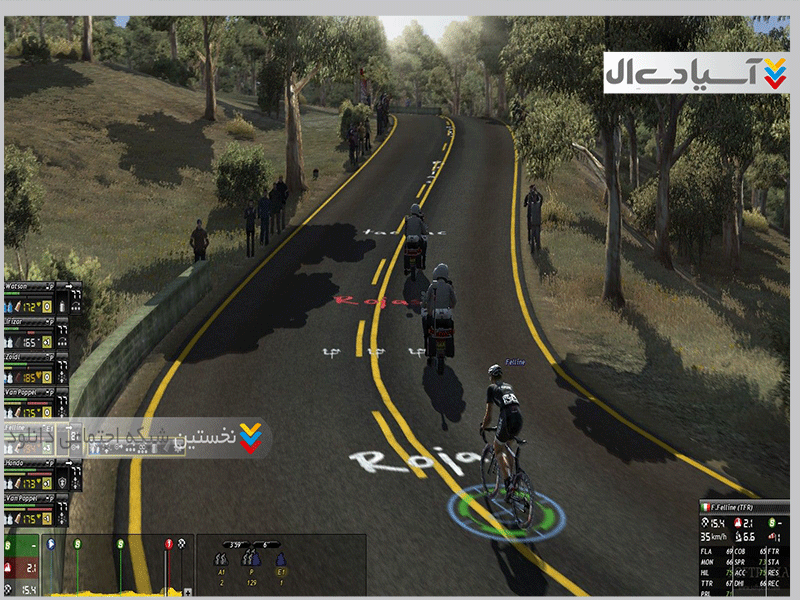Screen dimensions: 800x600
Task: Select rider Irizar in the team panel
Action: pos(20,322)
